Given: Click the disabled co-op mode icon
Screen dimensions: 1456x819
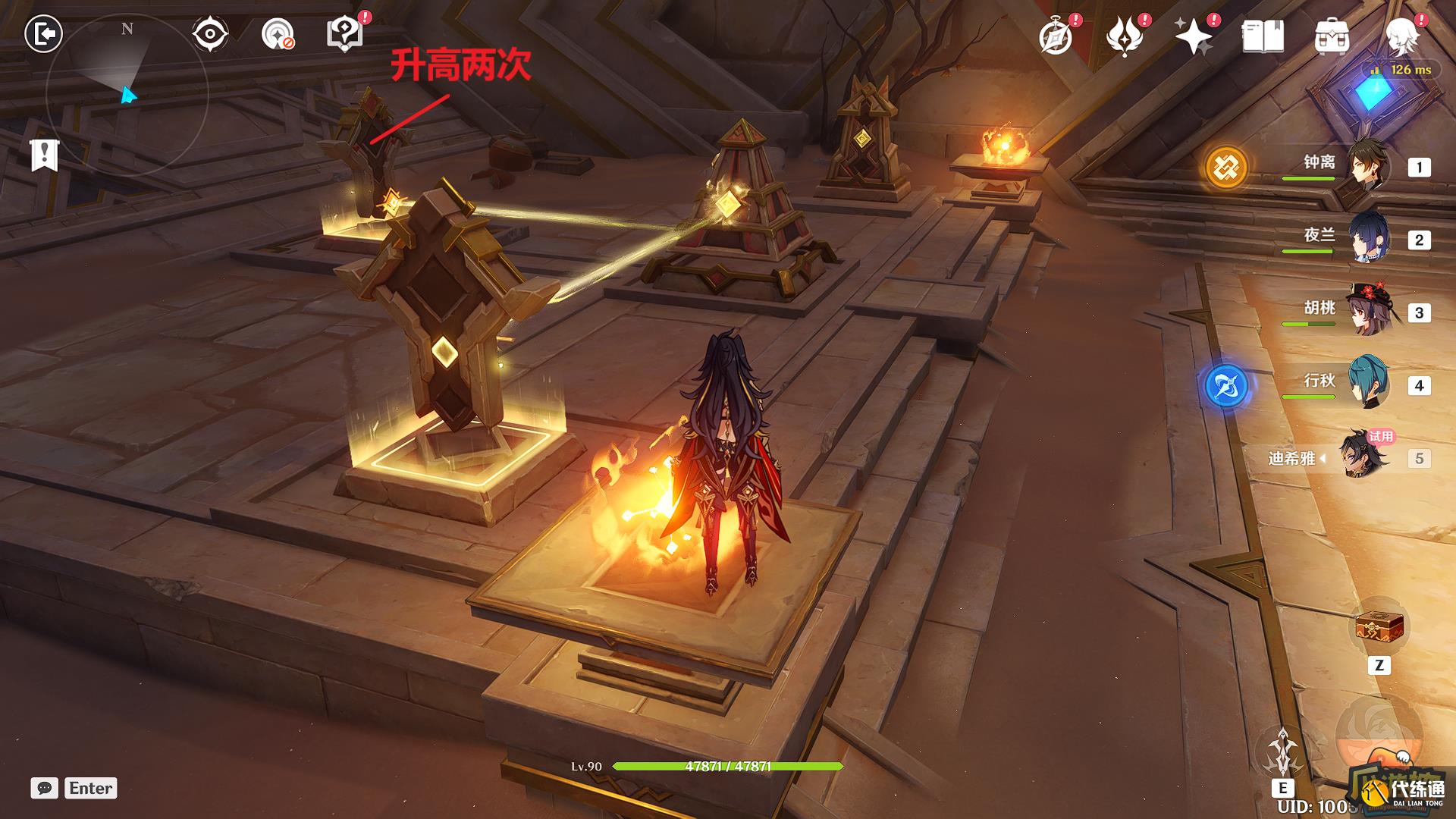Looking at the screenshot, I should point(278,32).
